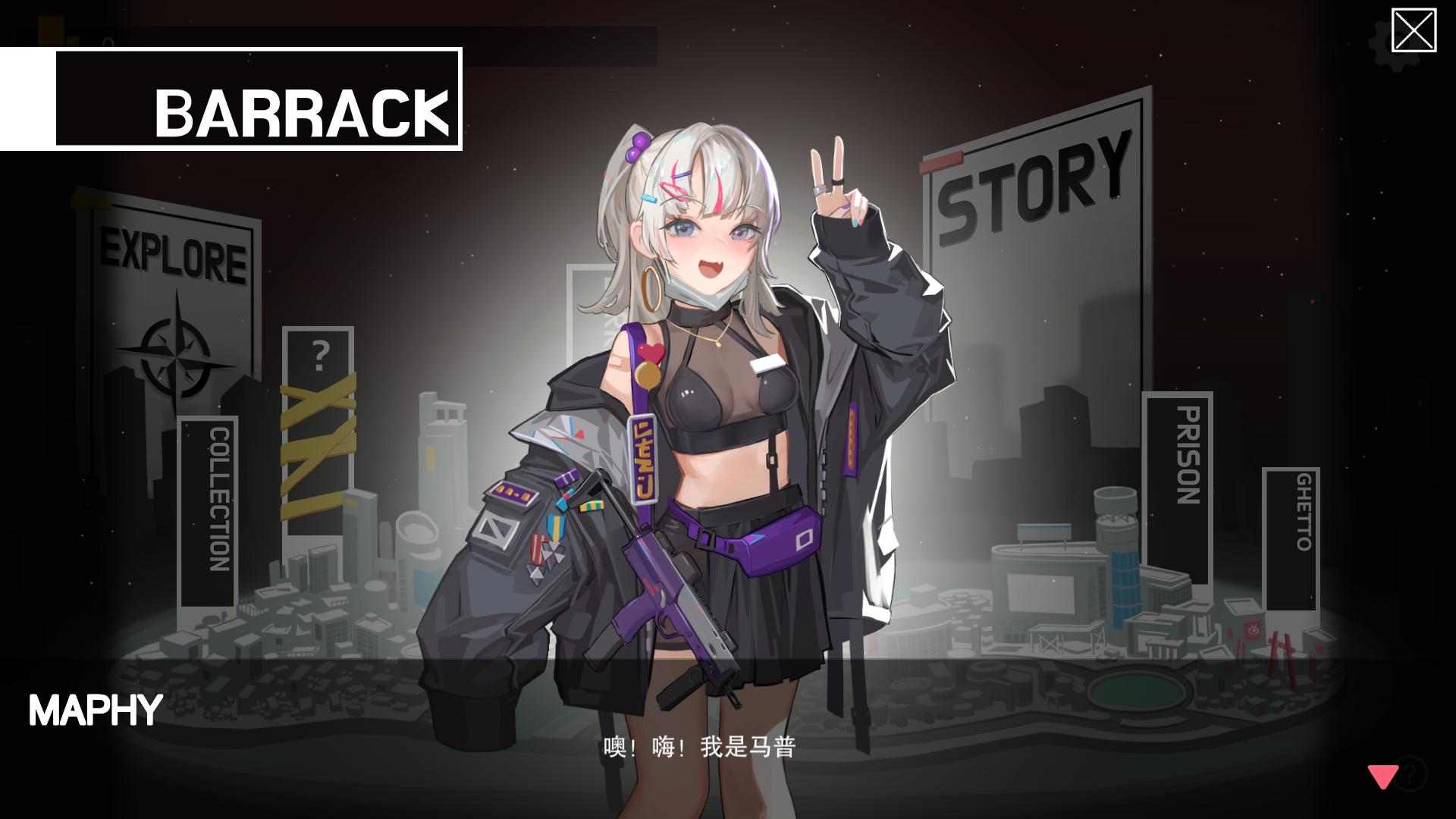The image size is (1456, 819).
Task: Click Maphy's heart badge pin
Action: [x=650, y=352]
